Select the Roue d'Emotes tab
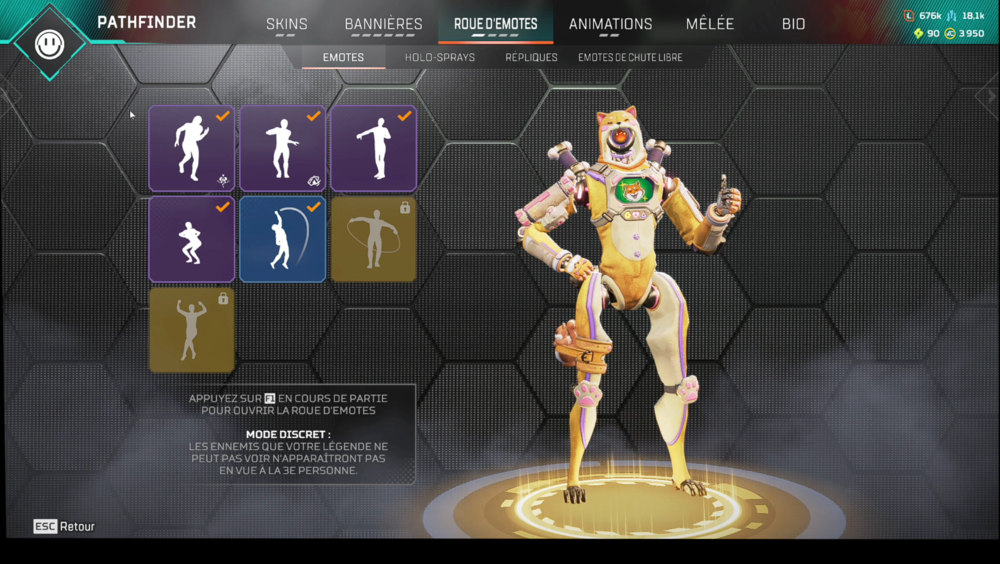 pyautogui.click(x=495, y=24)
